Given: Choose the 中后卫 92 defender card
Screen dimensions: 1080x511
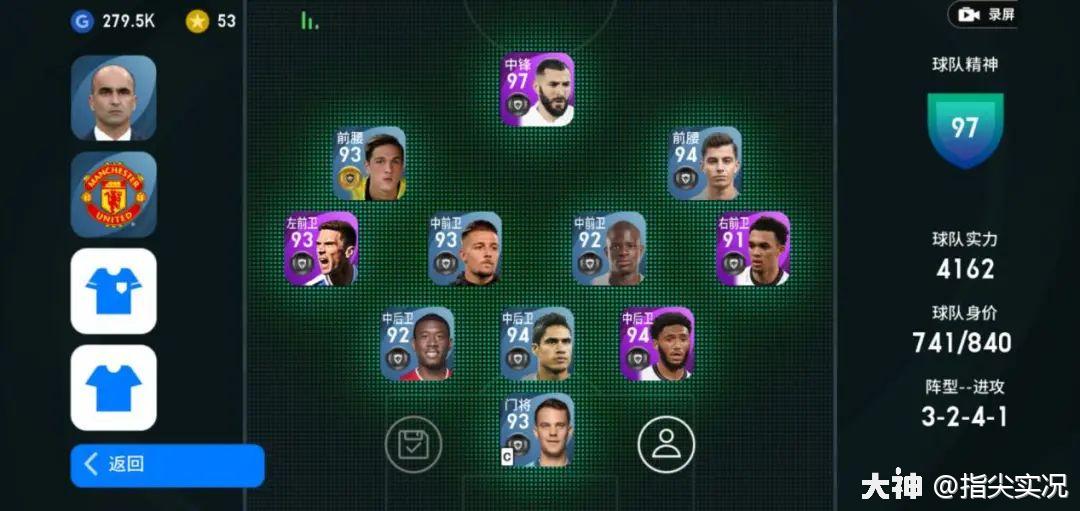Looking at the screenshot, I should [x=417, y=344].
